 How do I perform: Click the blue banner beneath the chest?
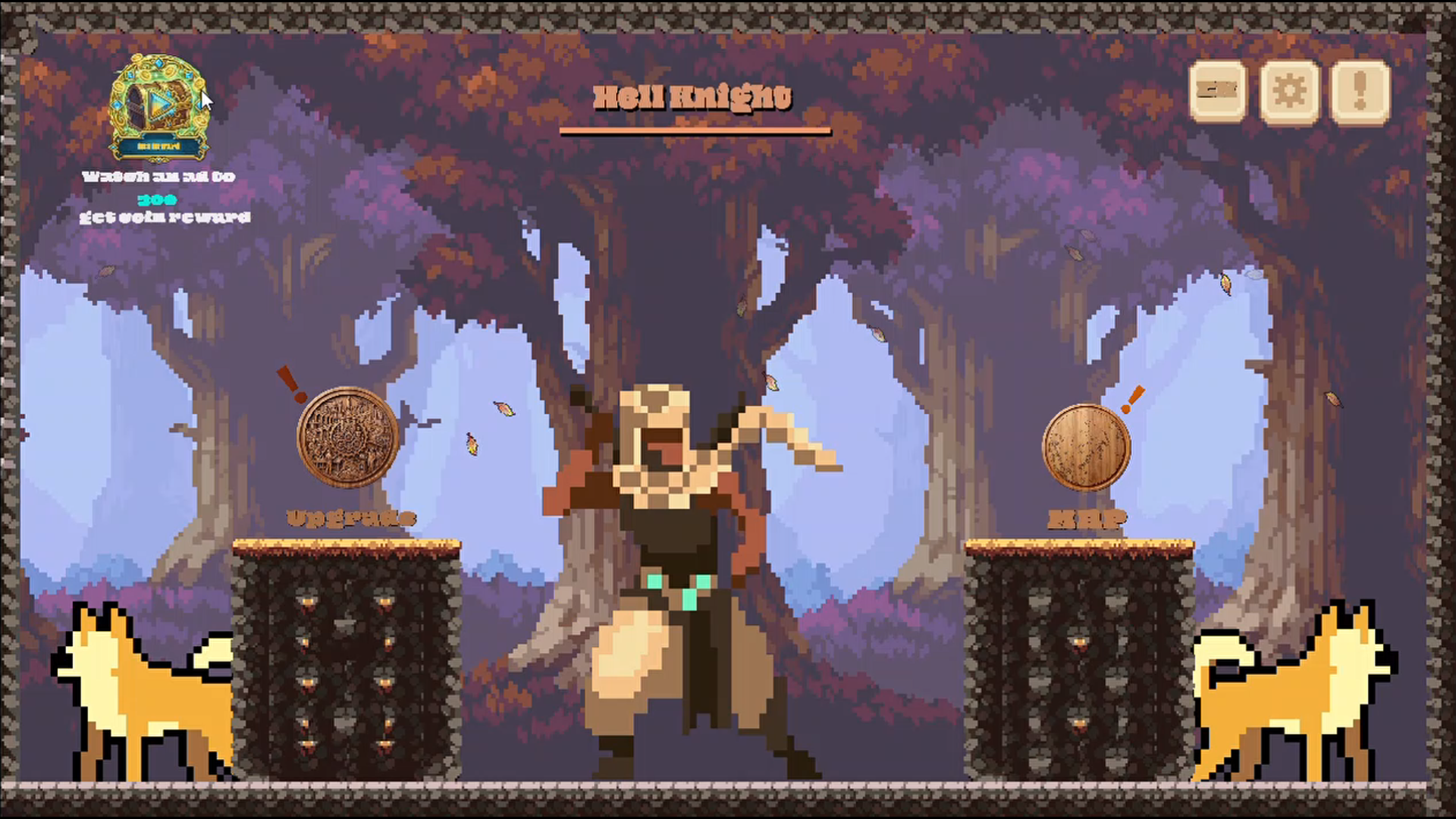[161, 144]
